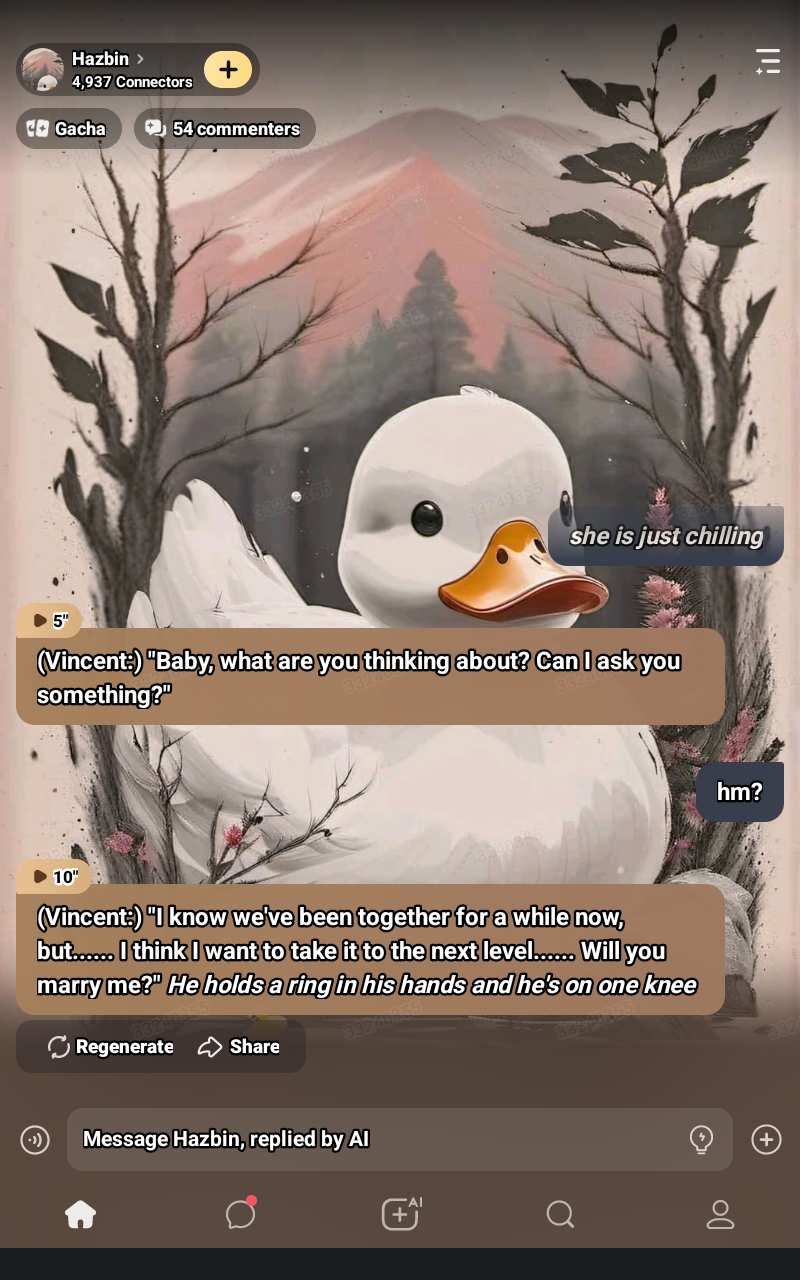Create a new AI character

click(x=400, y=1214)
